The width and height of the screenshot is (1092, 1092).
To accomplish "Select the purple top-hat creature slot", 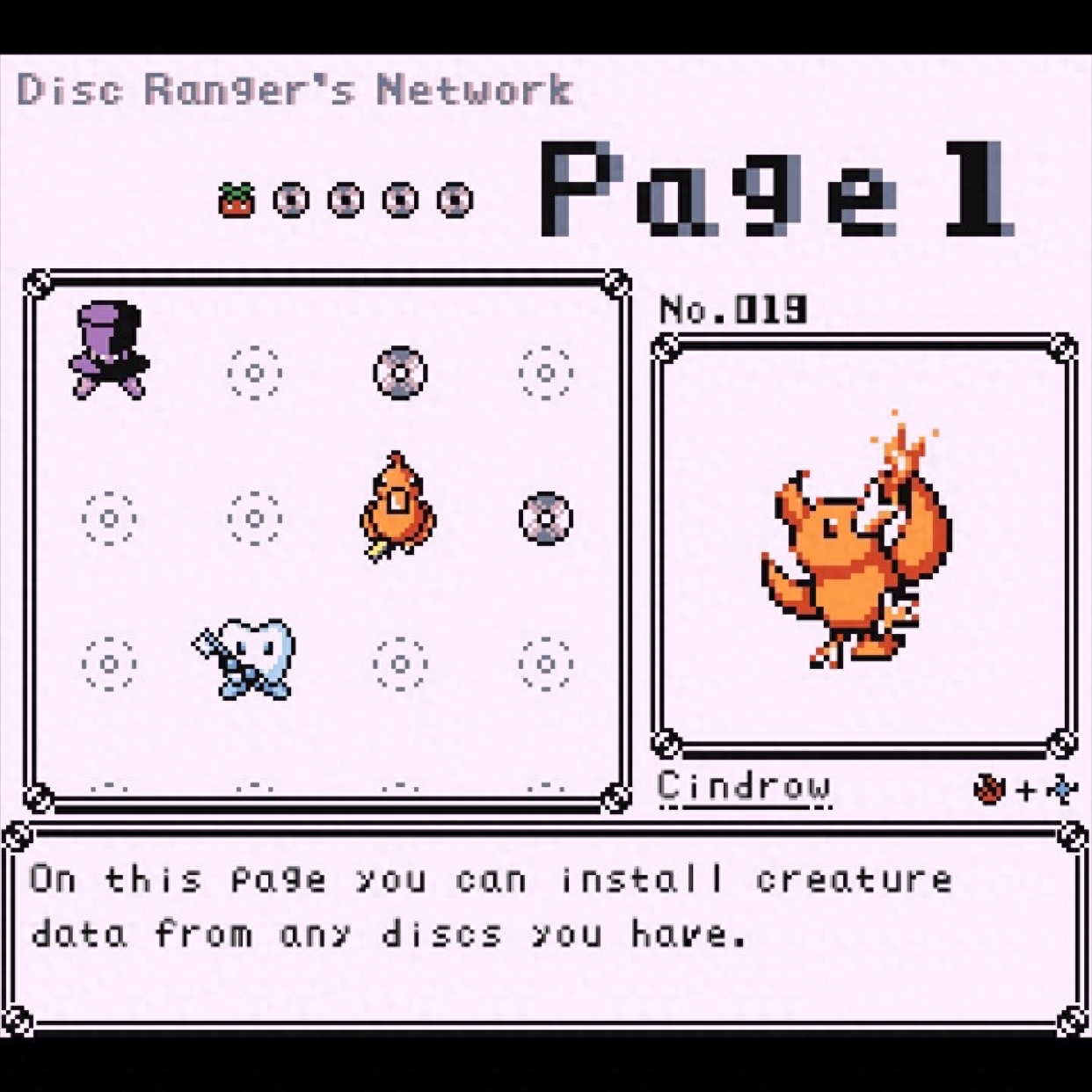I will point(109,352).
